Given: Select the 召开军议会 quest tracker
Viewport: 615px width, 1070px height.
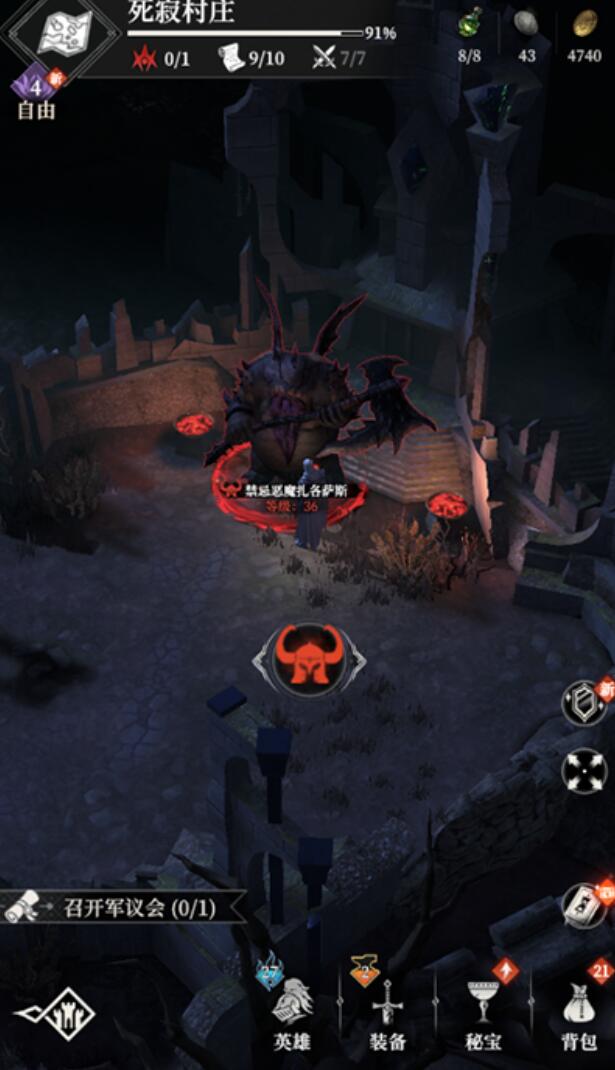Looking at the screenshot, I should 125,908.
